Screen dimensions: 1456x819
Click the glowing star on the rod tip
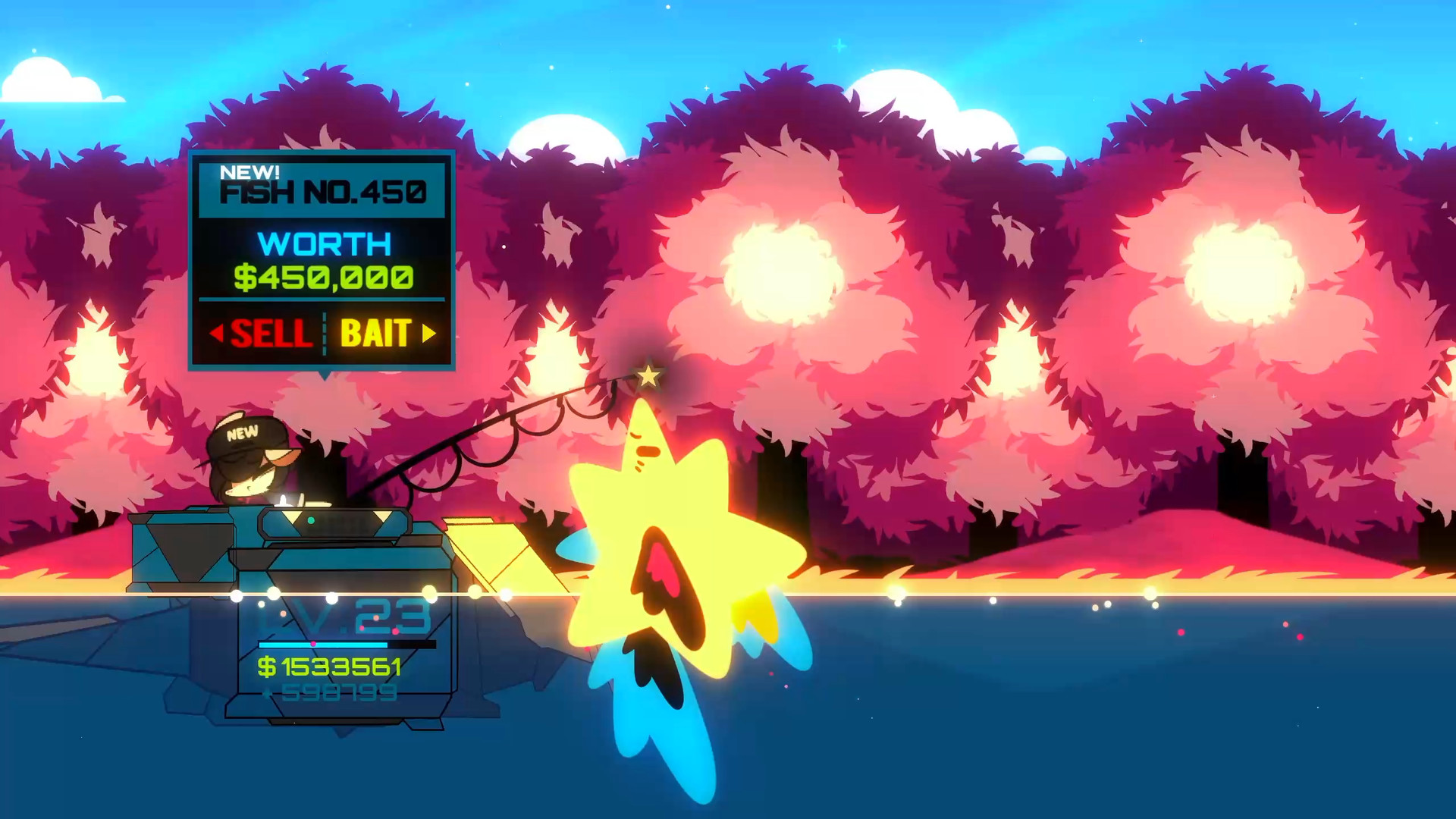[648, 374]
